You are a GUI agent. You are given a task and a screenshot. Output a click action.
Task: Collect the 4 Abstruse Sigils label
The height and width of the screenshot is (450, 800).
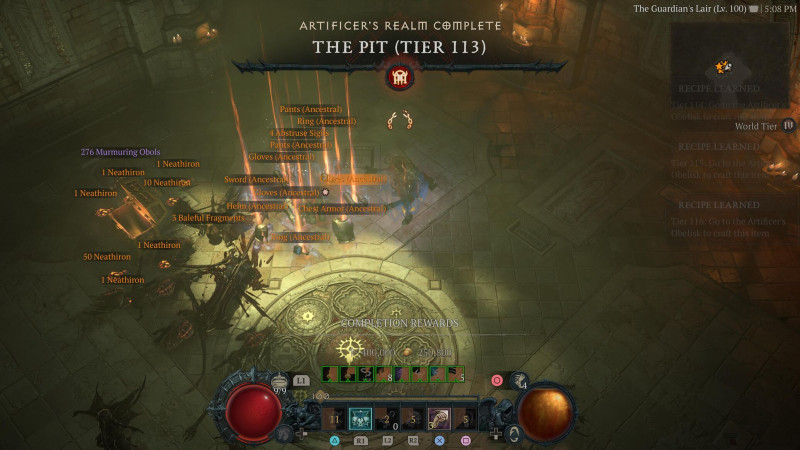pyautogui.click(x=299, y=133)
